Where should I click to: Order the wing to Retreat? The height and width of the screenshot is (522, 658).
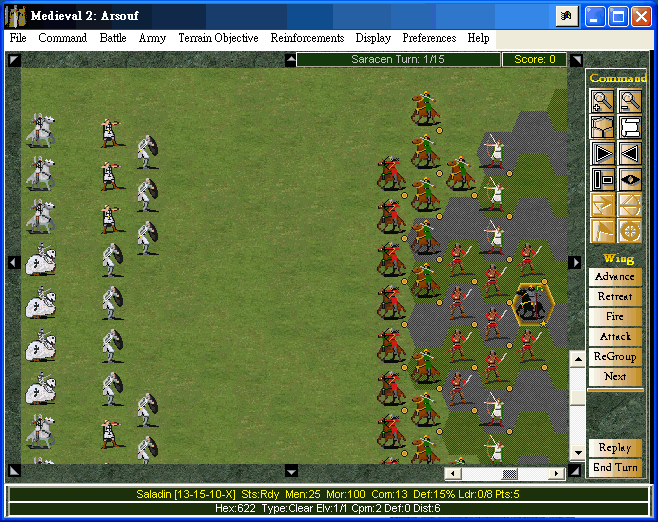[x=615, y=297]
